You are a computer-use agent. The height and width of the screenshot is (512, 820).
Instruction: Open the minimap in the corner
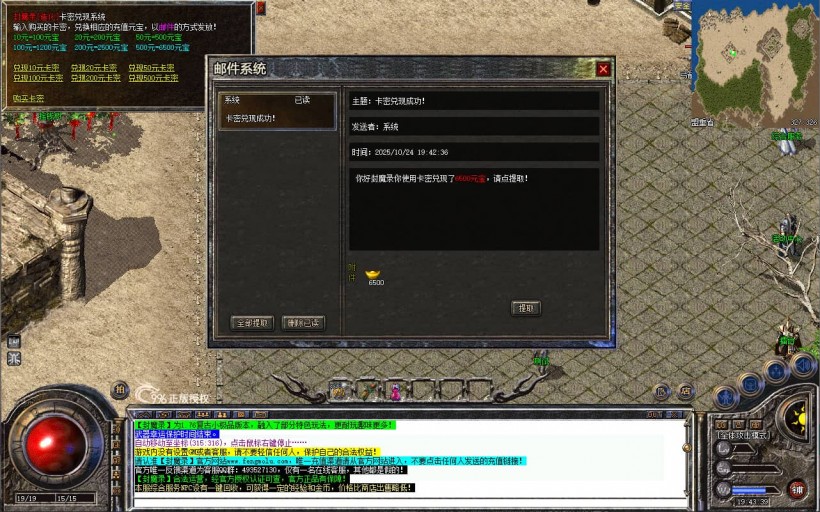(755, 58)
